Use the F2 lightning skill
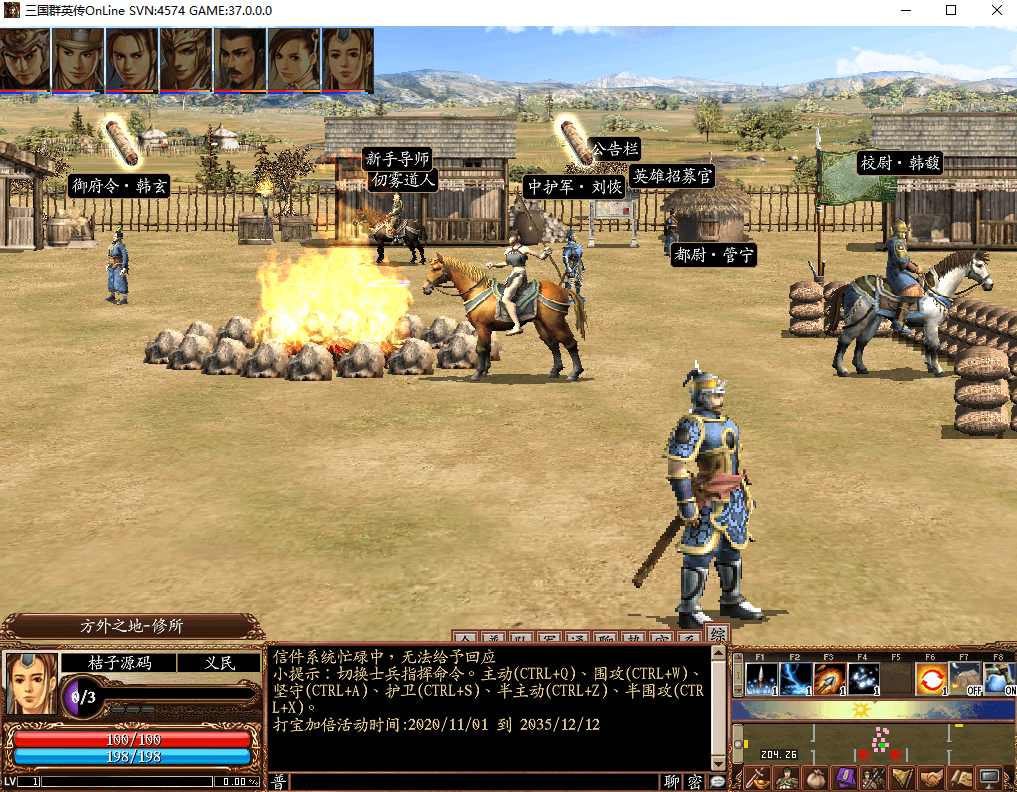 click(795, 680)
